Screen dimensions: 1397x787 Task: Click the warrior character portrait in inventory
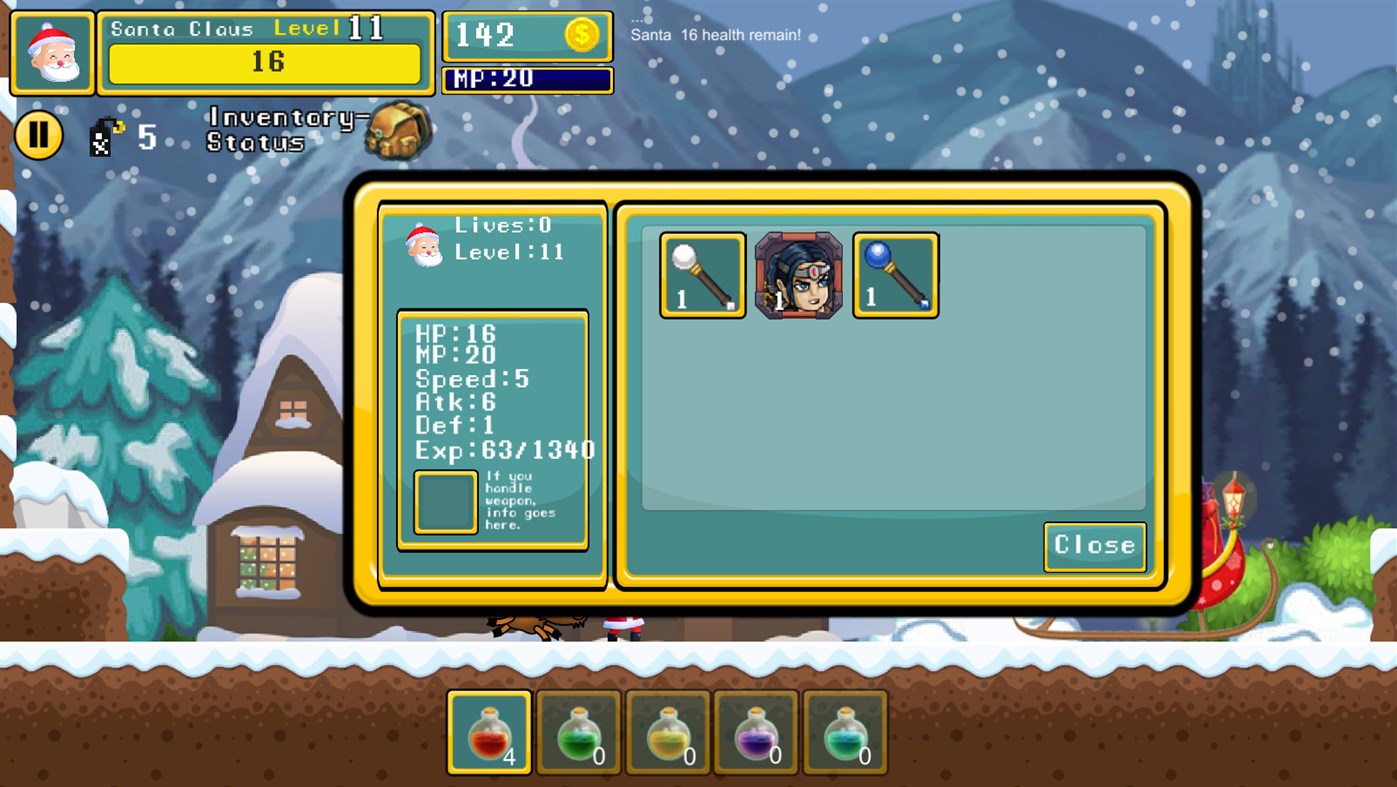pyautogui.click(x=798, y=274)
